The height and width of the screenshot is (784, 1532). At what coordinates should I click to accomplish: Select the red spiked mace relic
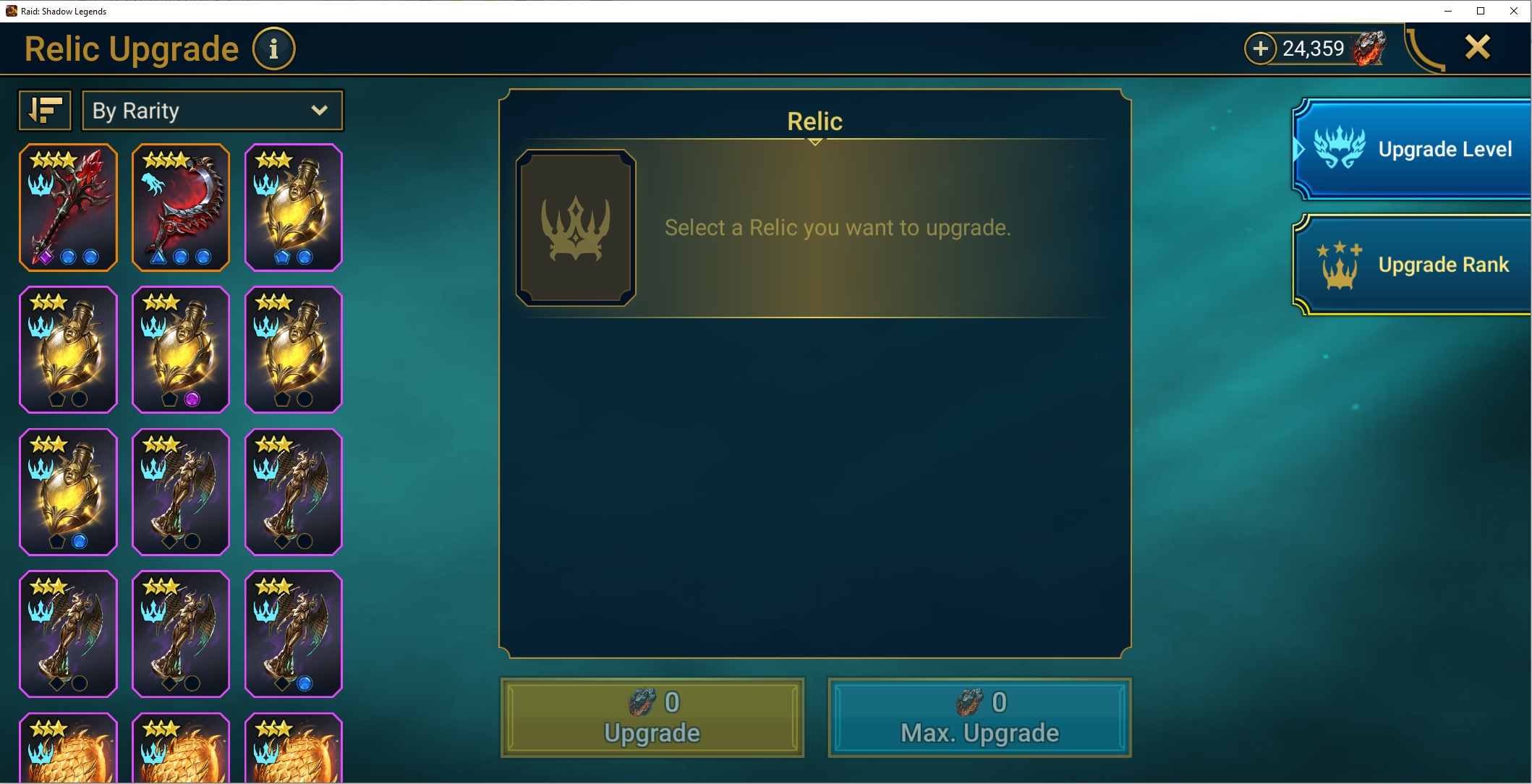coord(68,208)
